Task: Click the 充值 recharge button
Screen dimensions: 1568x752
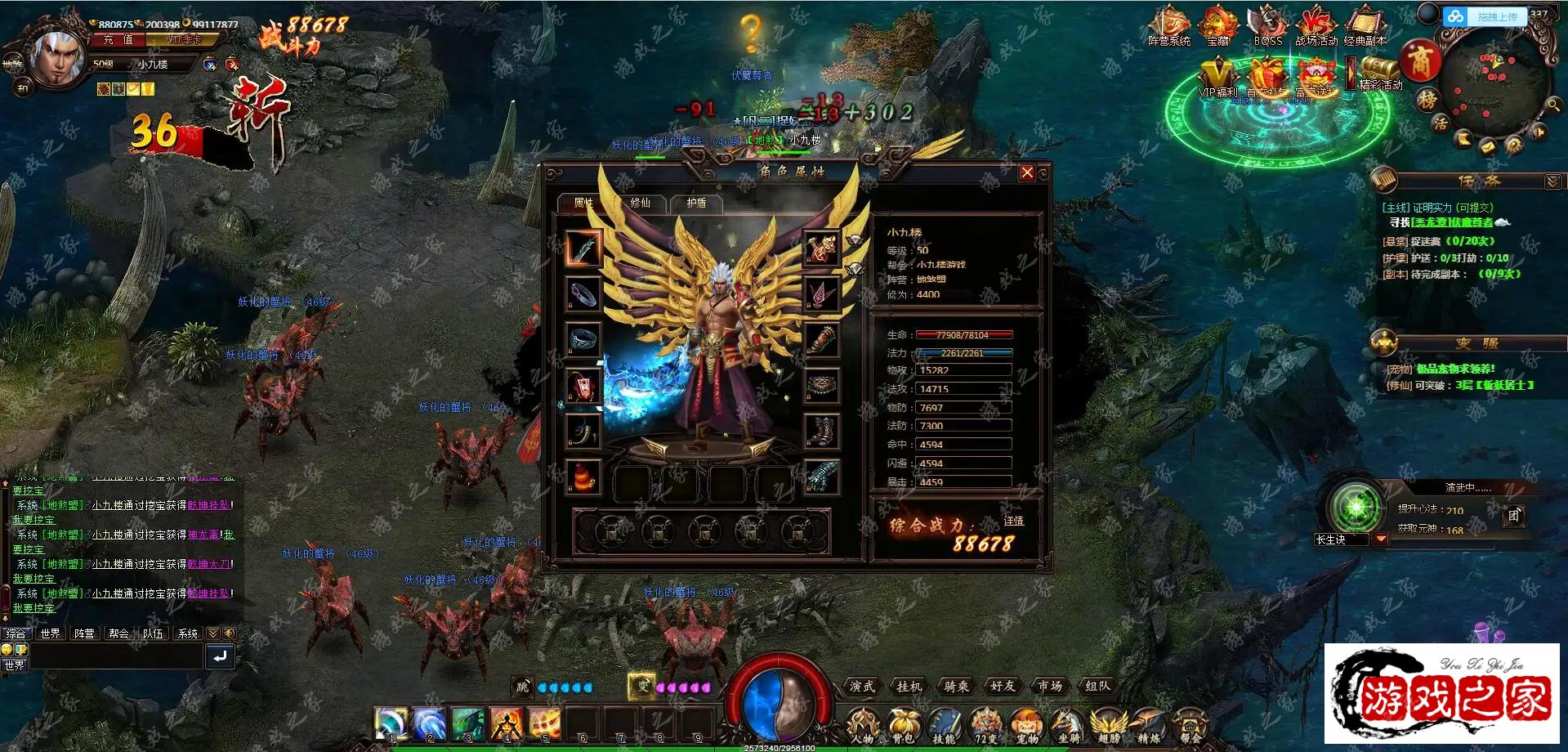Action: 118,39
